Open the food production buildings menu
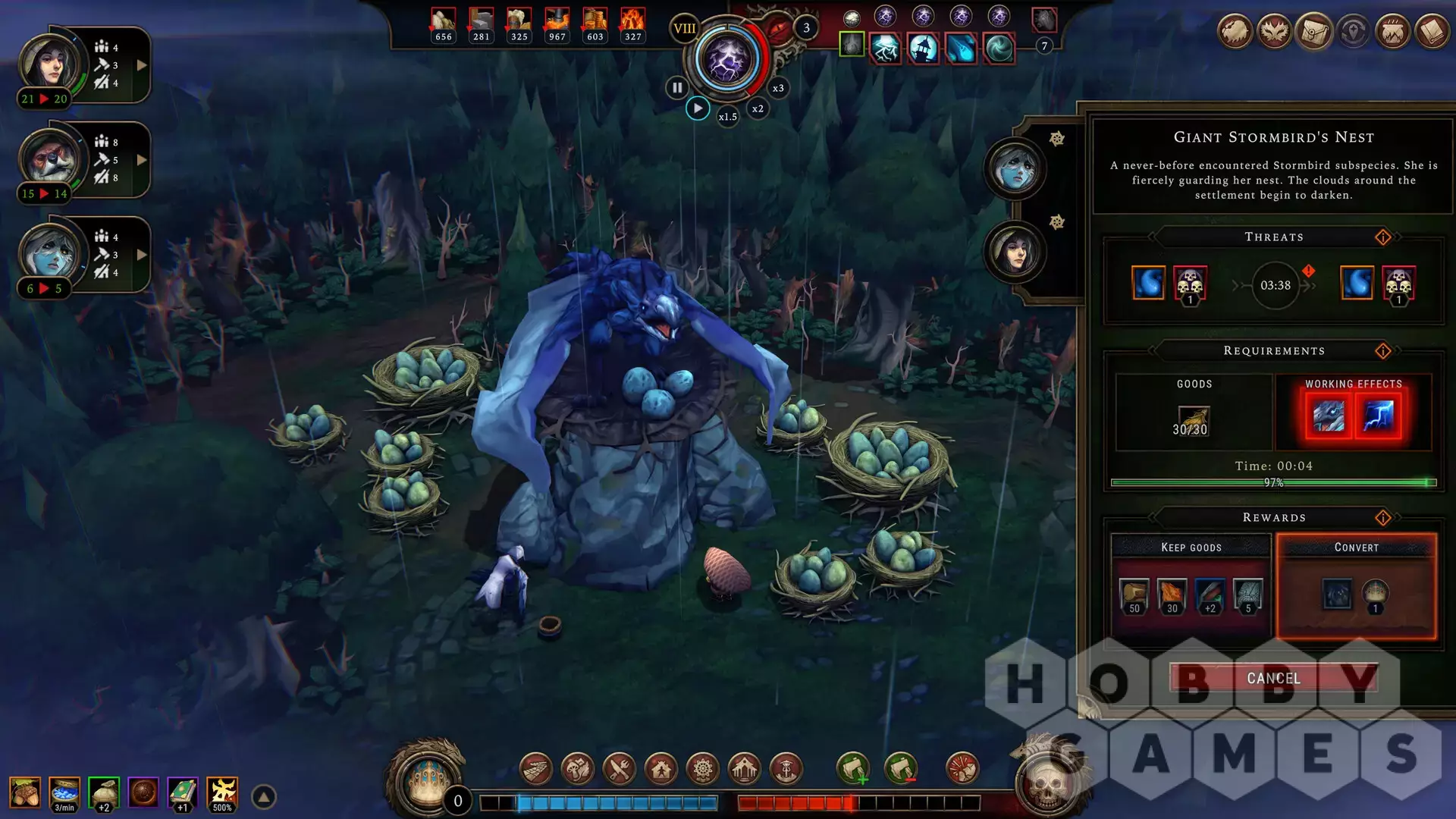 [619, 769]
